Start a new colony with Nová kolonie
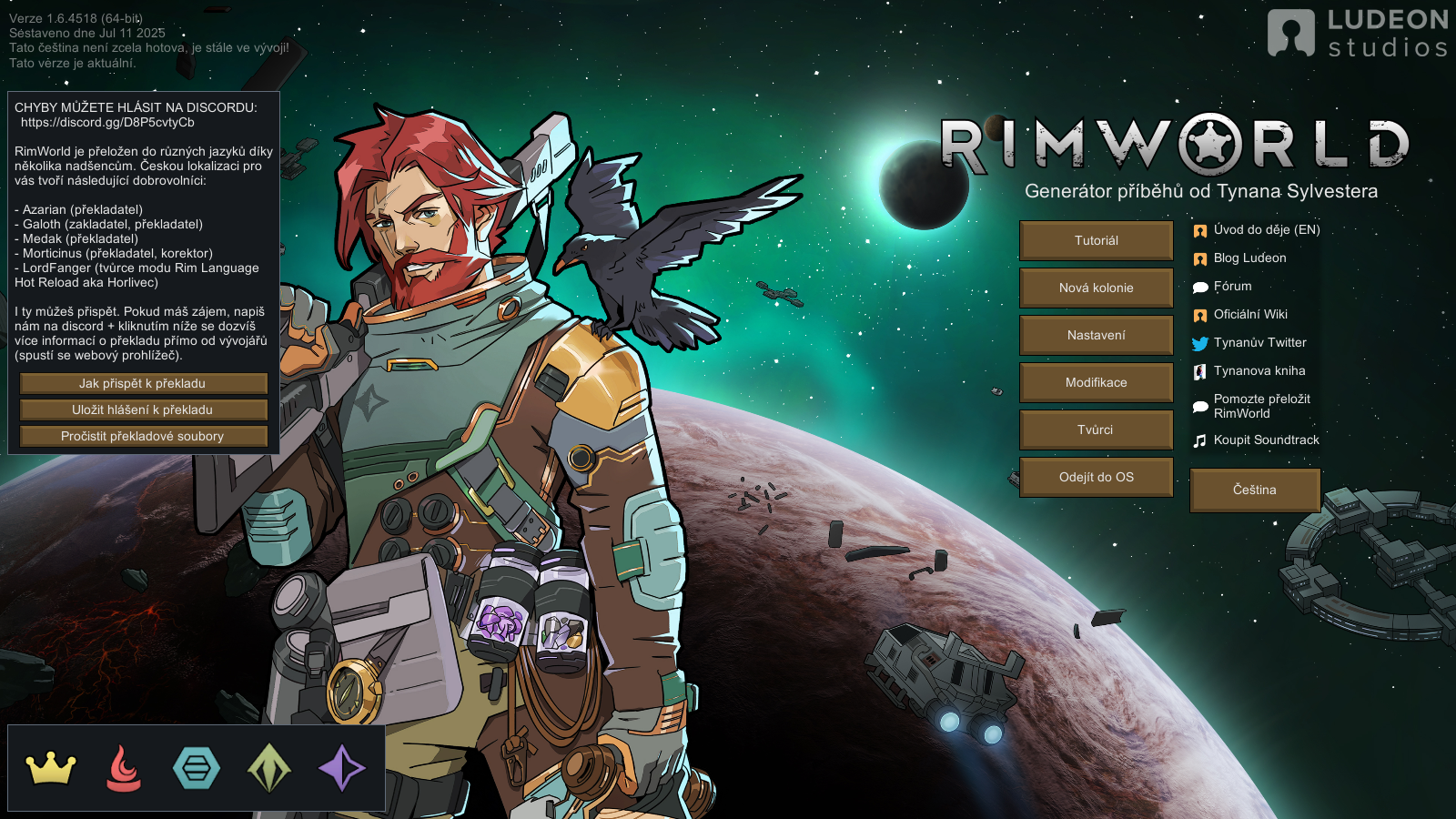Screen dimensions: 1456x819 1096,288
